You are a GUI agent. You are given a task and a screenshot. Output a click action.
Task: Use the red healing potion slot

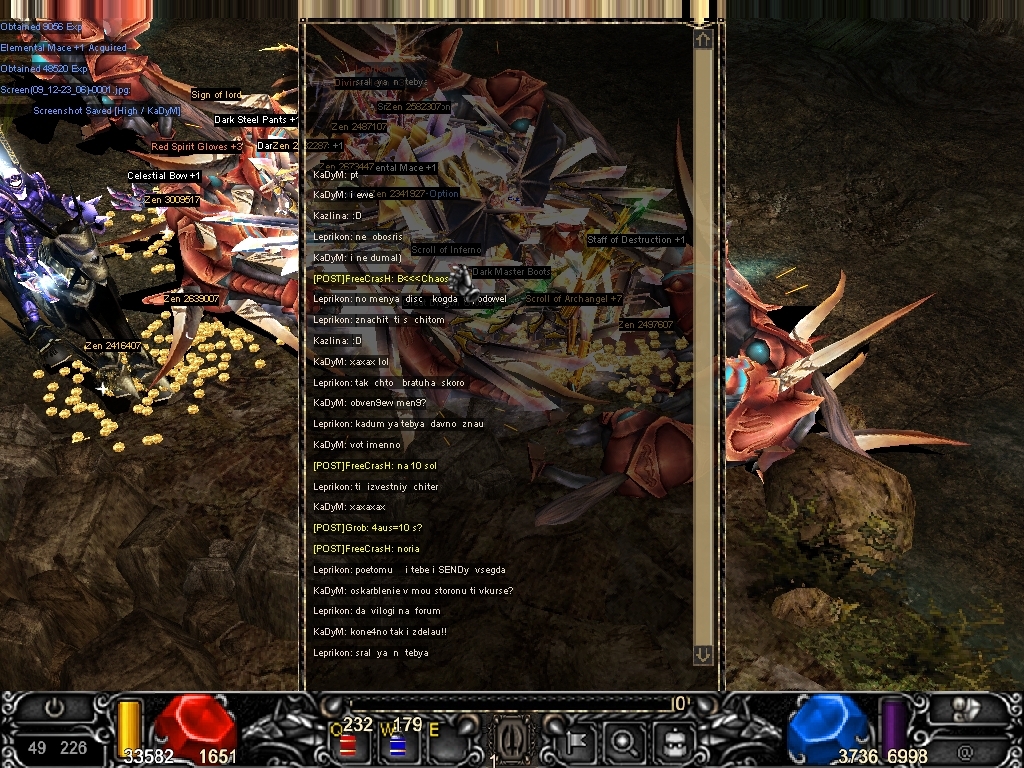click(x=348, y=745)
